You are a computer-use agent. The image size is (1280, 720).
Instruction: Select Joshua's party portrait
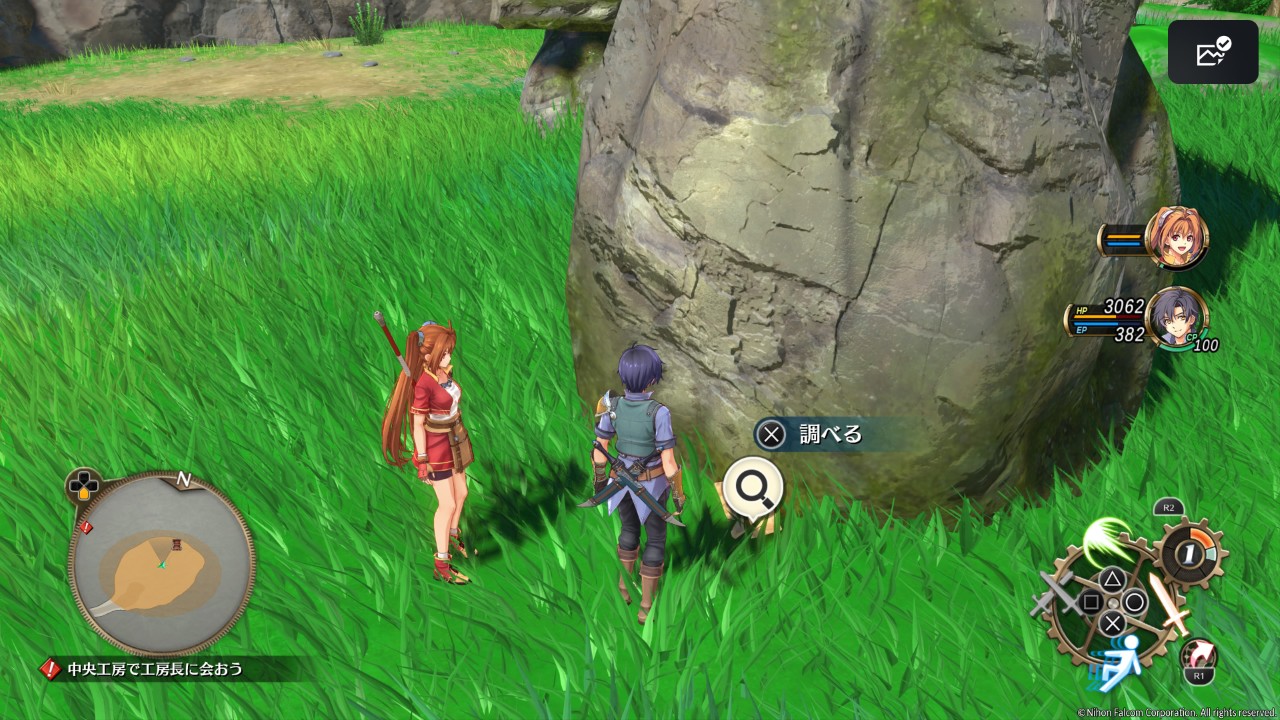point(1175,317)
